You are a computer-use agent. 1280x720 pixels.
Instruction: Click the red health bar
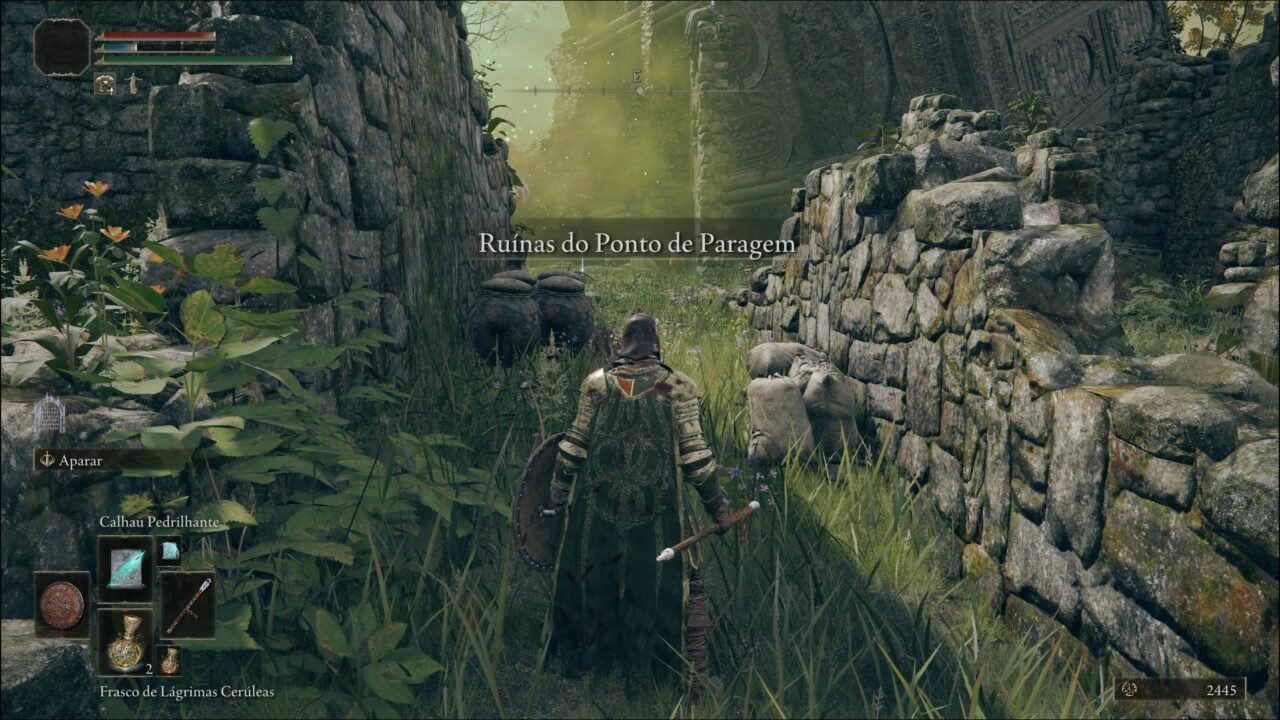157,35
